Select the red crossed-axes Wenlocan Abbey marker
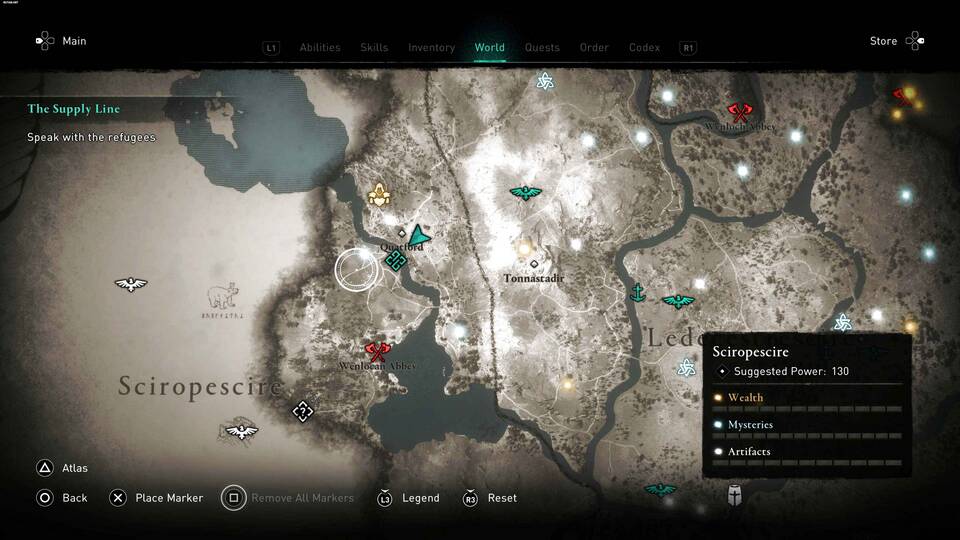This screenshot has width=960, height=540. 377,351
